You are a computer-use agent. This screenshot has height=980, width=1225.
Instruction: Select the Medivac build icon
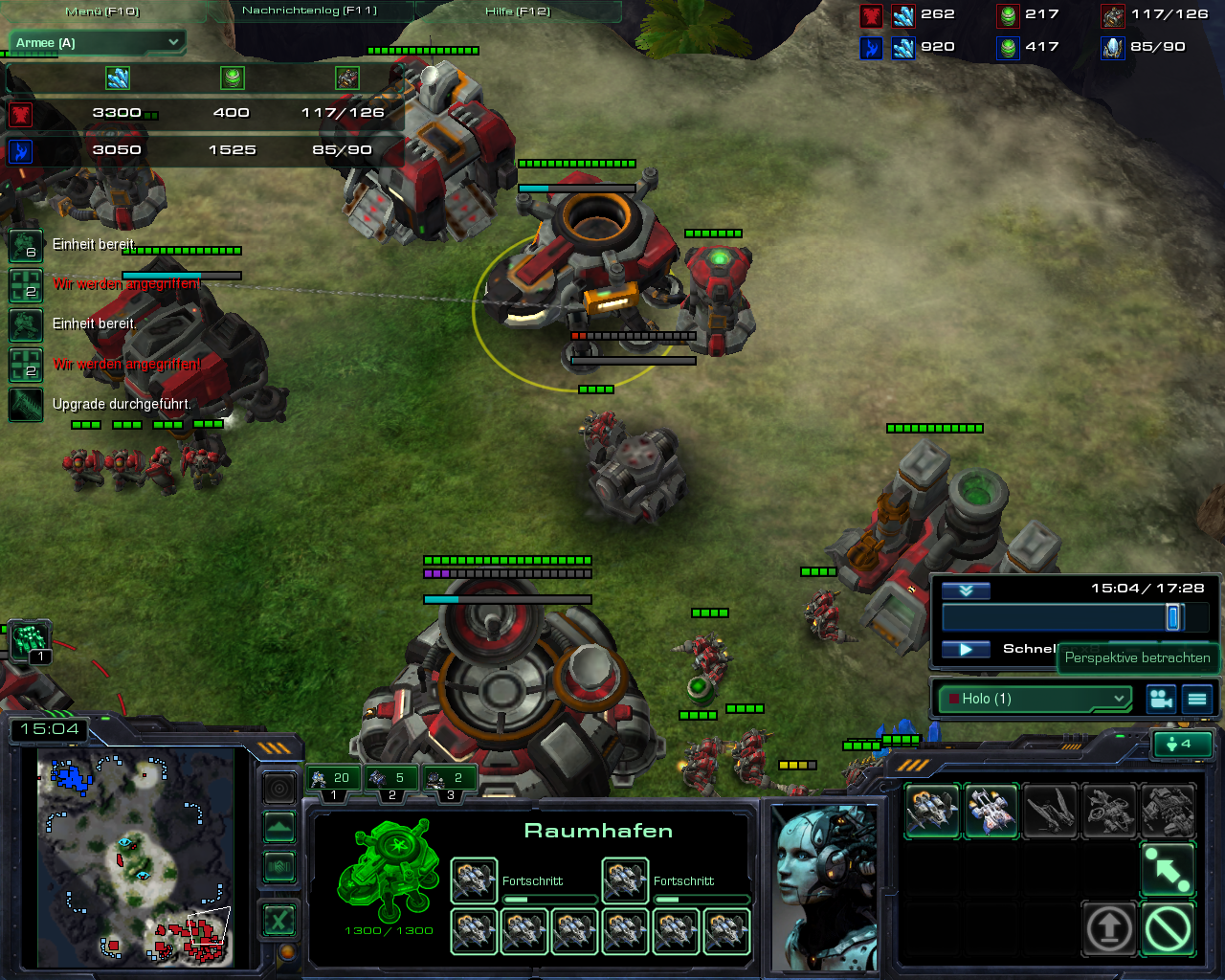[991, 811]
